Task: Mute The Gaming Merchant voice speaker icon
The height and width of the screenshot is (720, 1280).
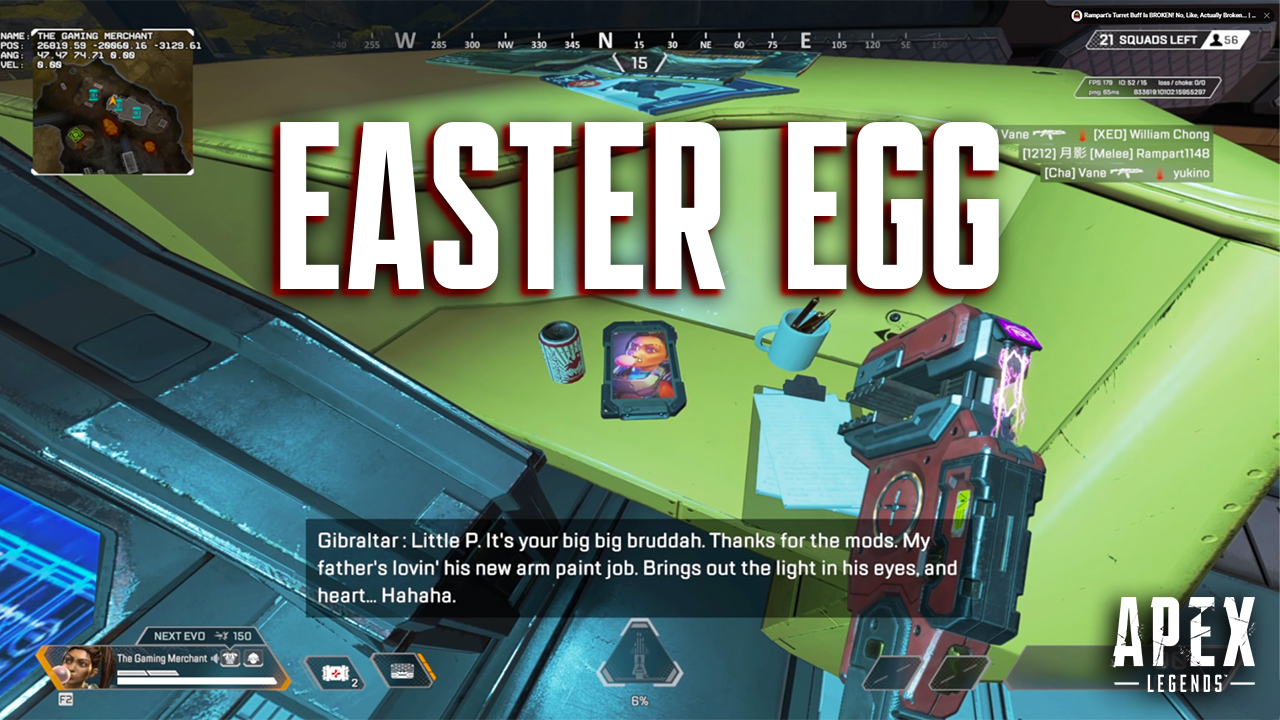Action: pyautogui.click(x=215, y=658)
